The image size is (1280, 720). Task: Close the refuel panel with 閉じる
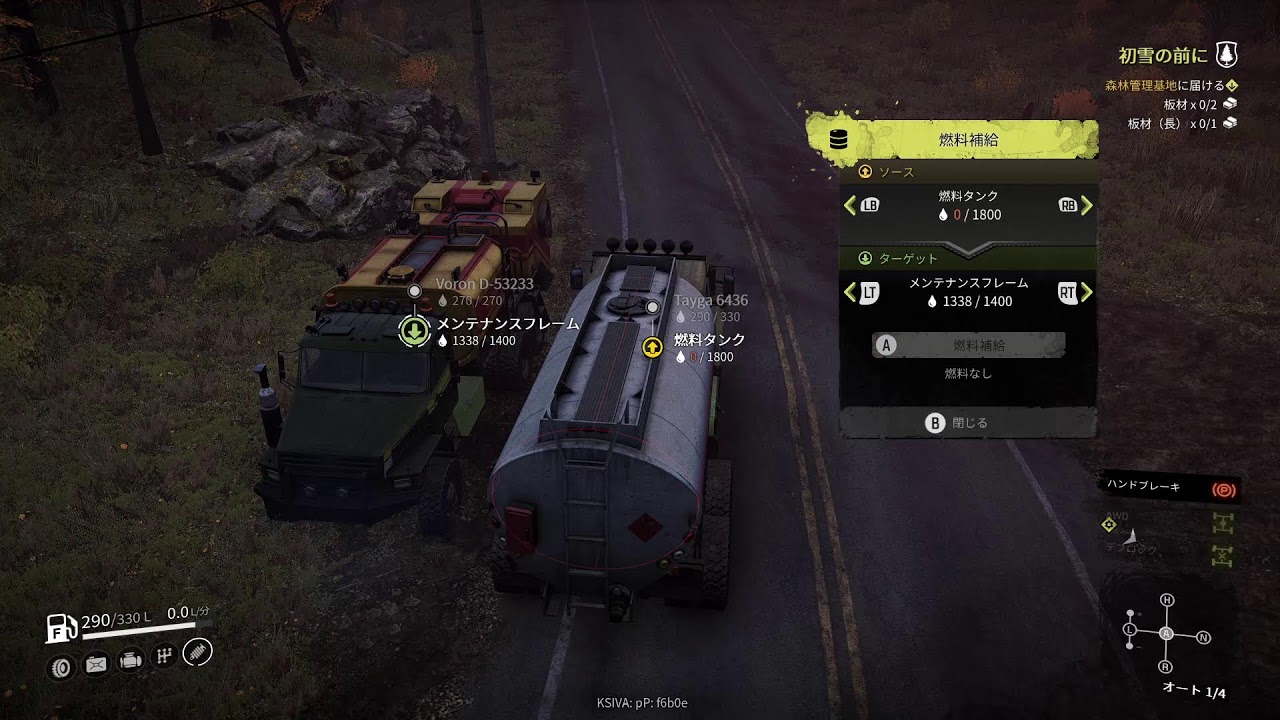(968, 423)
